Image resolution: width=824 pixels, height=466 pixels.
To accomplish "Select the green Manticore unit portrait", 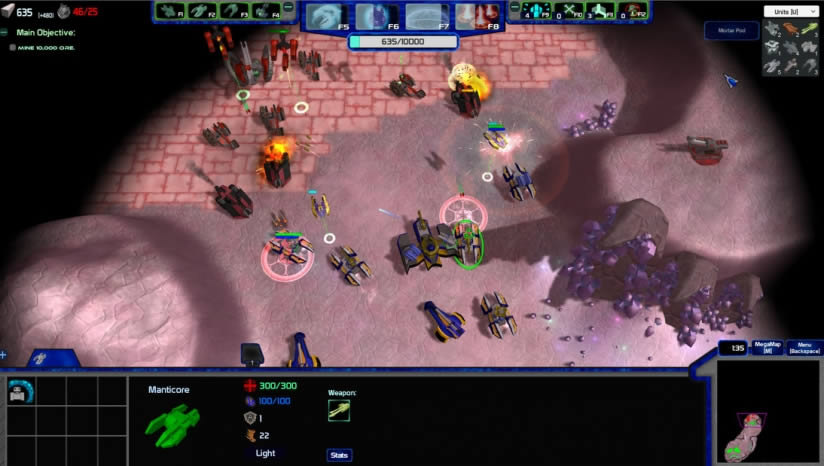I will pos(172,422).
